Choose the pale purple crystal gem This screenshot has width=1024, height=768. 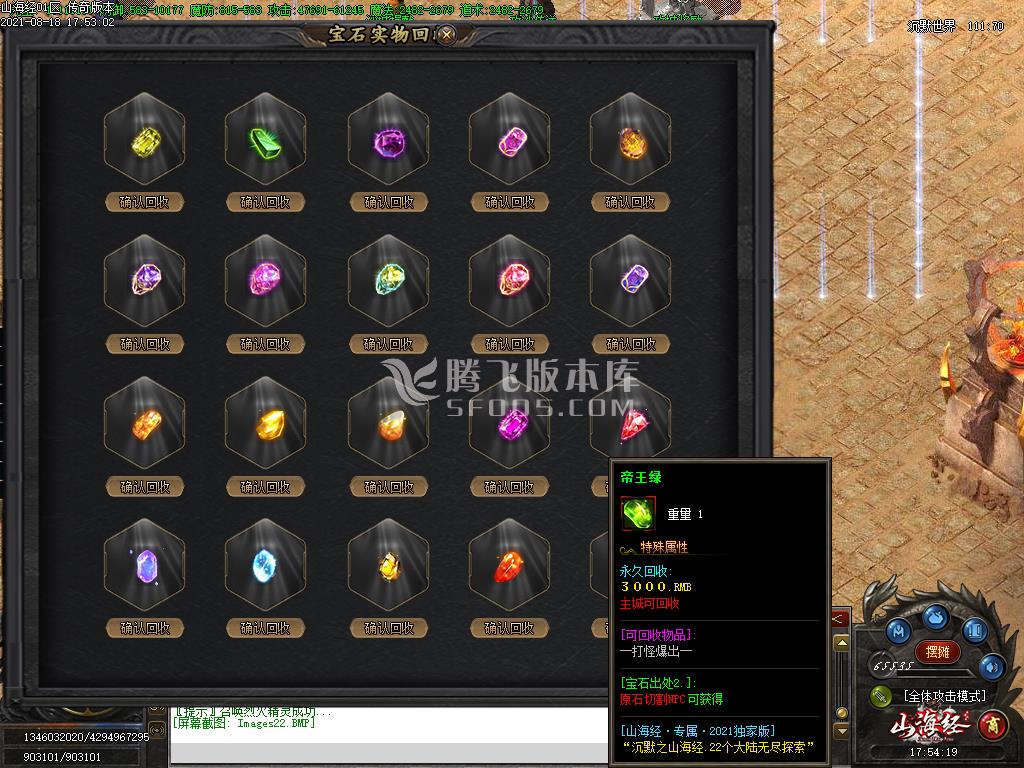click(145, 568)
